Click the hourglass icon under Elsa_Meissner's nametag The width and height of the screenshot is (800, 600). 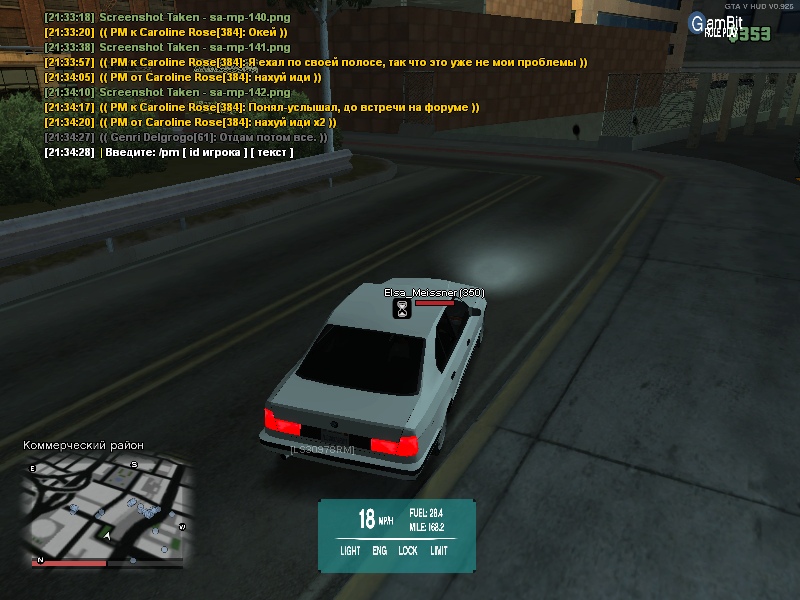point(402,309)
